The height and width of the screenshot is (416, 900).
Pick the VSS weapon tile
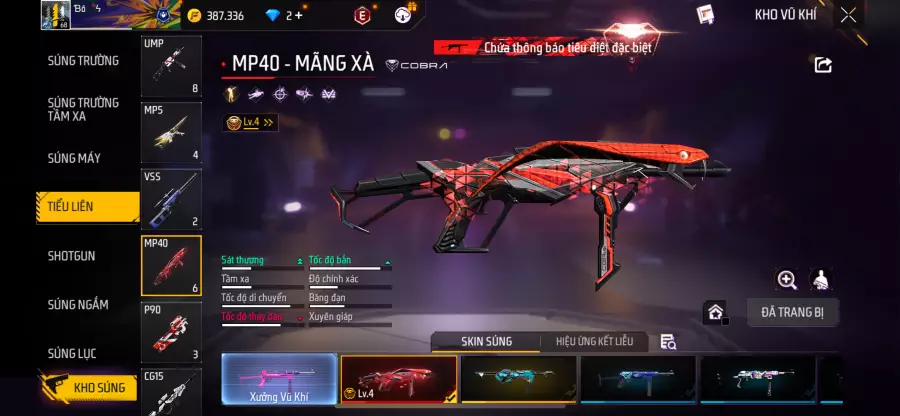point(171,198)
